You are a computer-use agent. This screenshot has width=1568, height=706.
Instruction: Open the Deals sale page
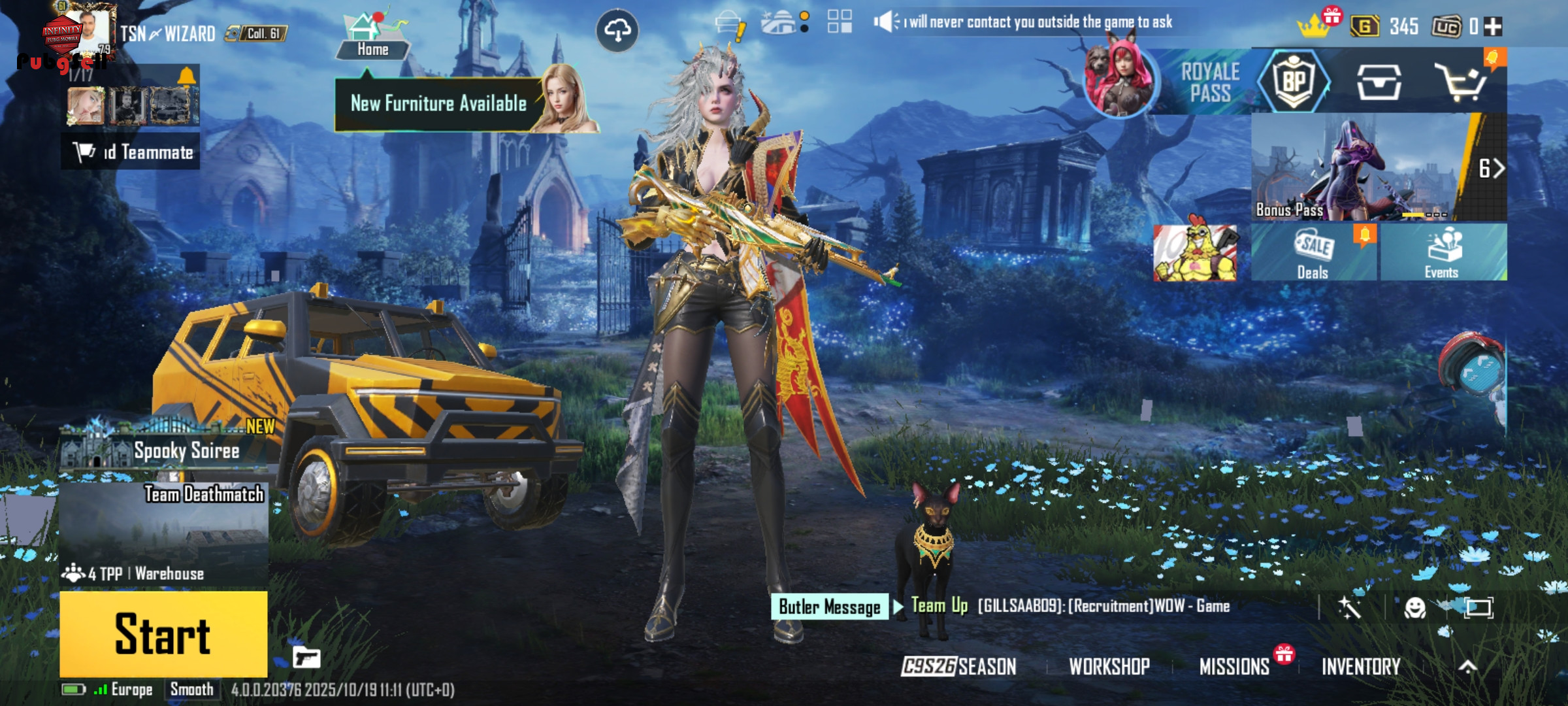click(1313, 252)
